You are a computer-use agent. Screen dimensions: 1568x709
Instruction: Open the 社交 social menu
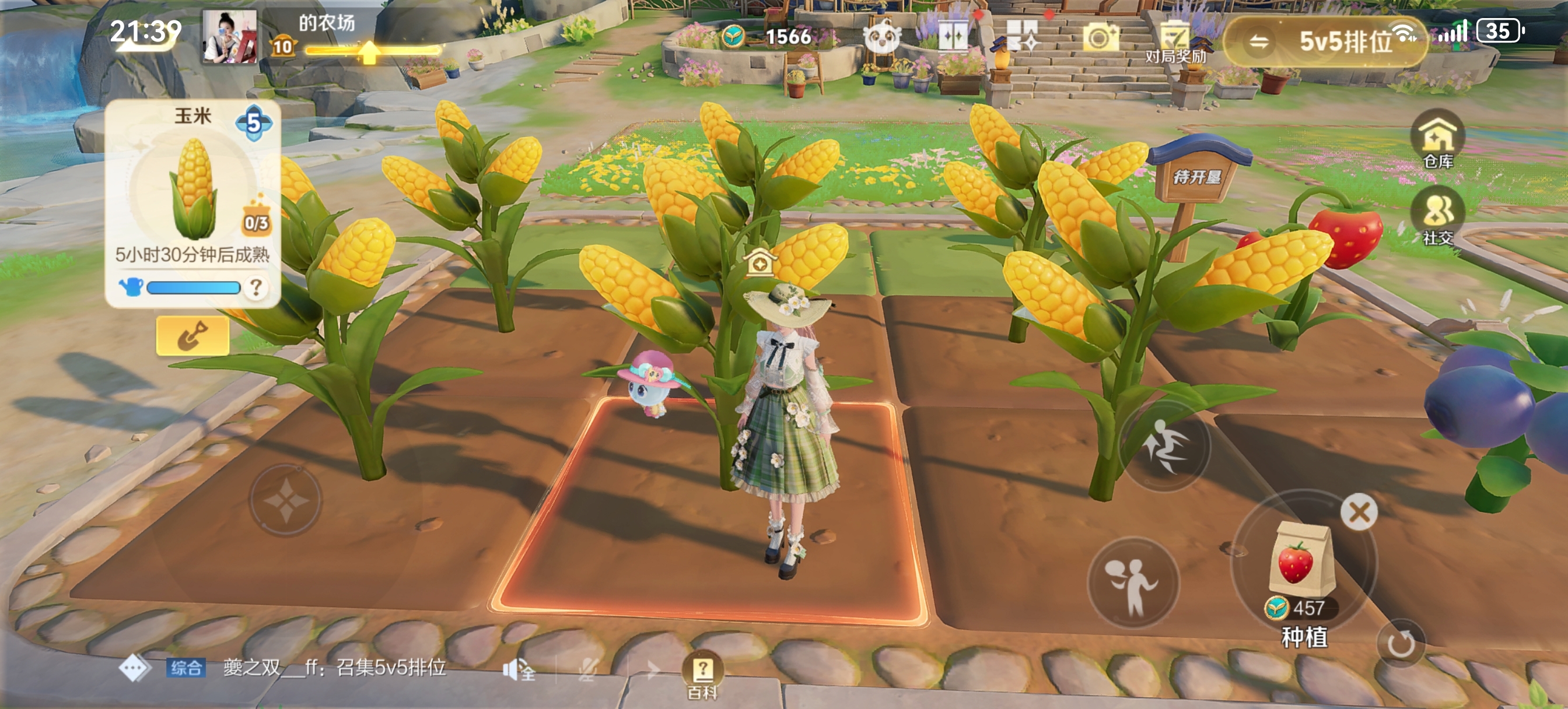click(1438, 216)
